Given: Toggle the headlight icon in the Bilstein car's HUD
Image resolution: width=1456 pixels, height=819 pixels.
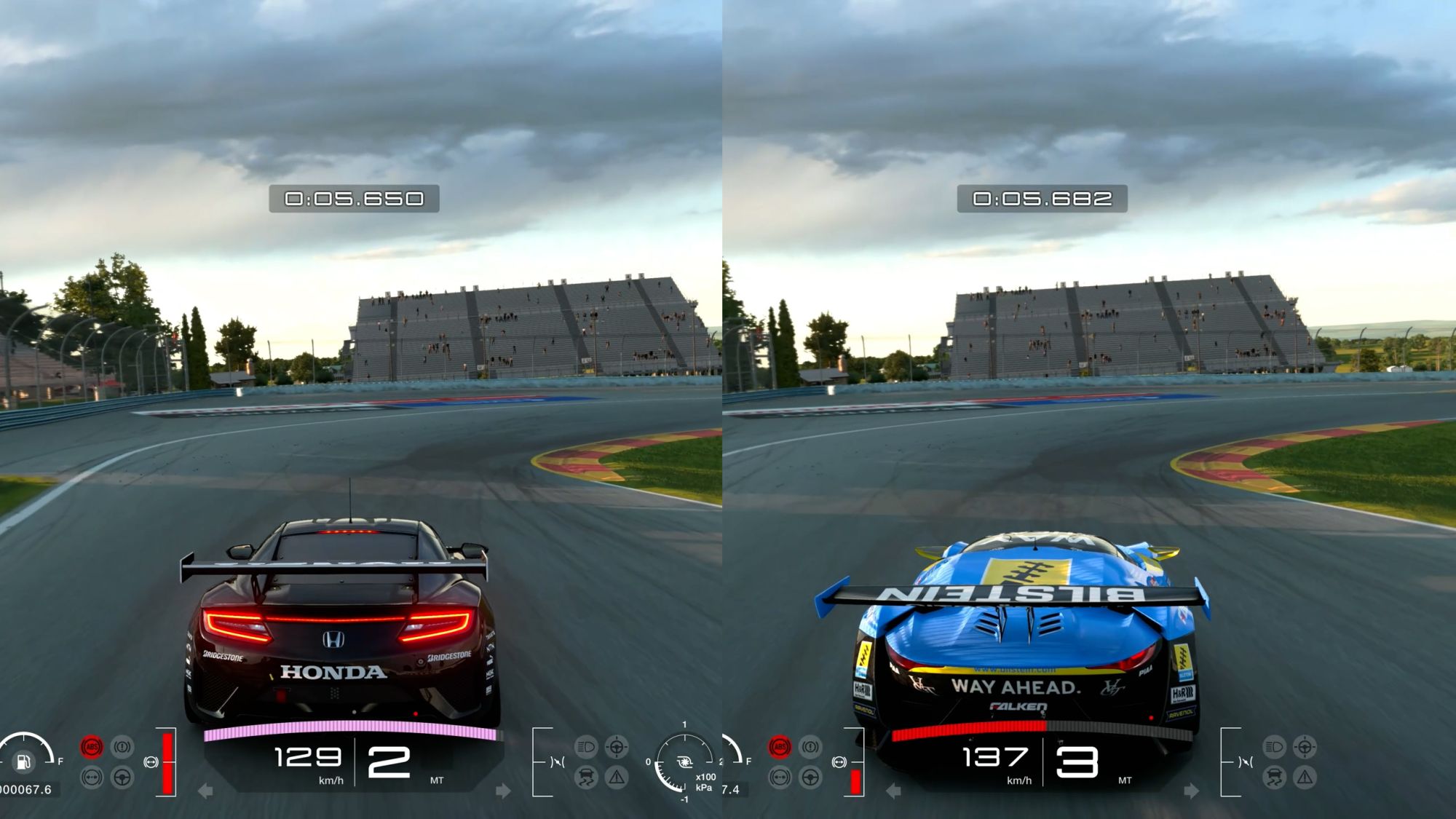Looking at the screenshot, I should (x=1274, y=747).
